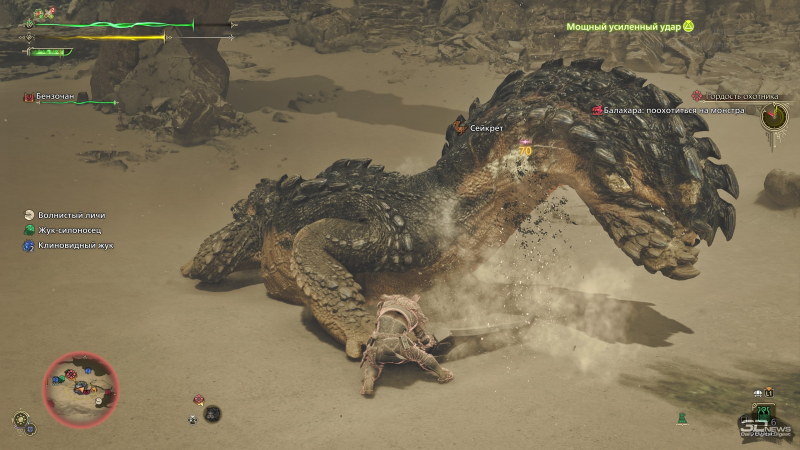The width and height of the screenshot is (800, 450).
Task: Select the Жук-силоносец list entry
Action: point(68,230)
